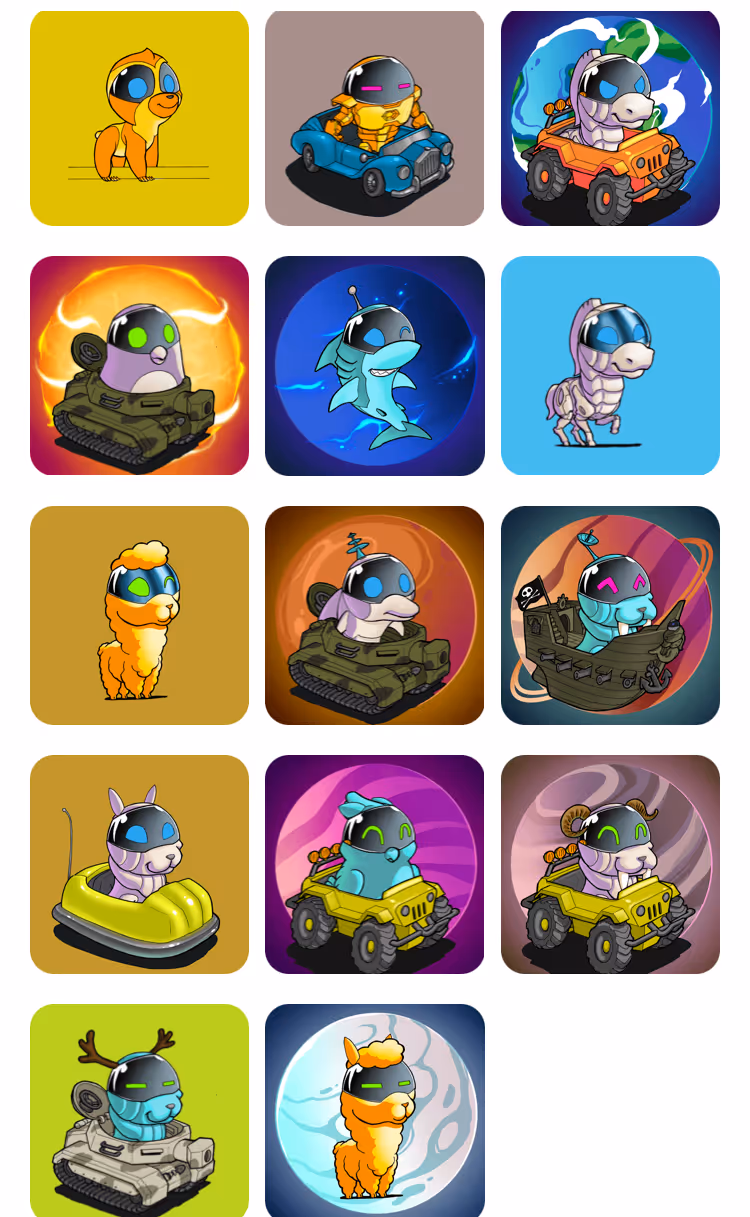Viewport: 750px width, 1217px height.
Task: Open the dolphin in tank on orange planet
Action: pos(374,615)
